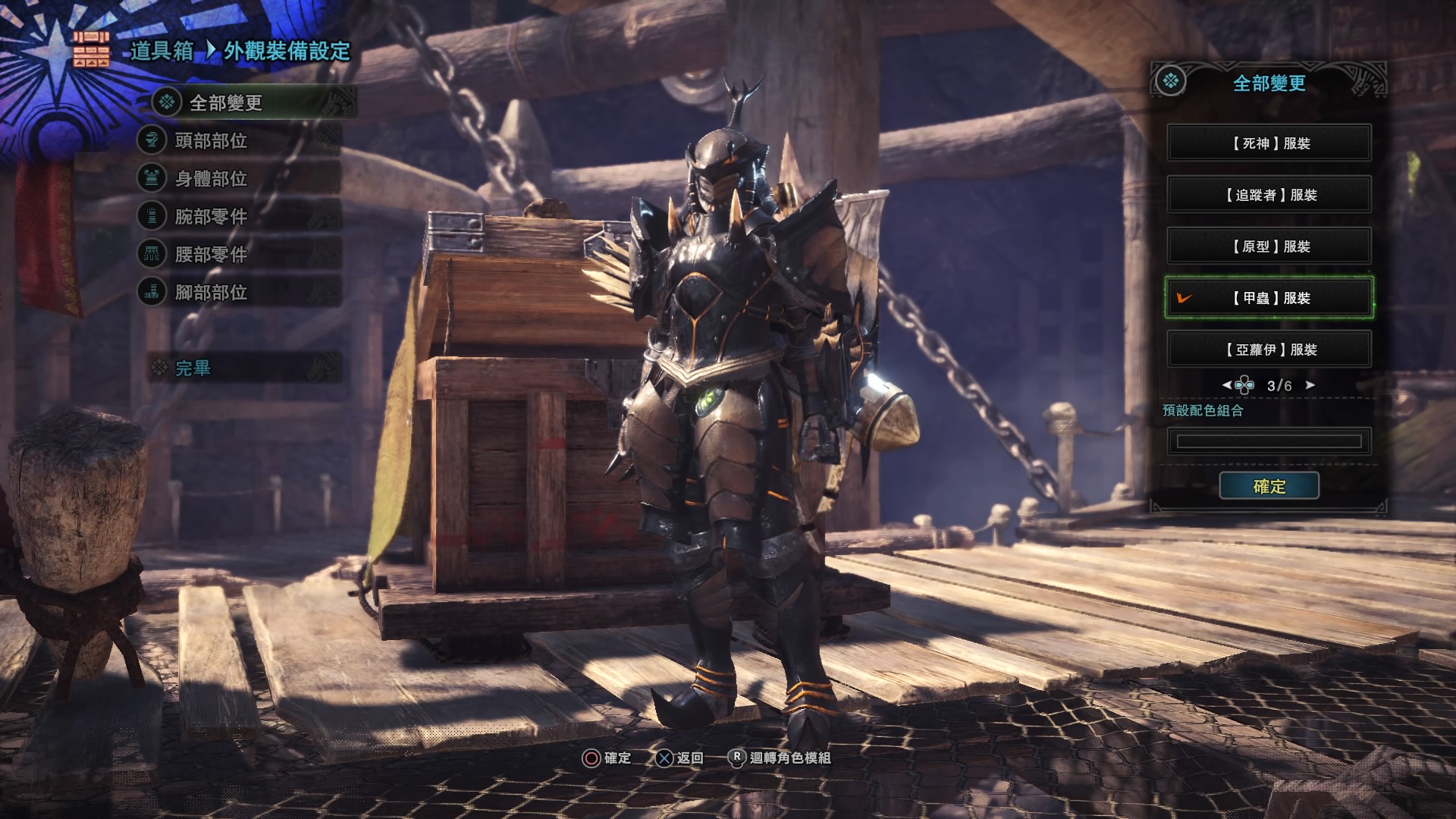The image size is (1456, 819).
Task: Pick the 【死神】服裝 outfit
Action: pos(1269,143)
